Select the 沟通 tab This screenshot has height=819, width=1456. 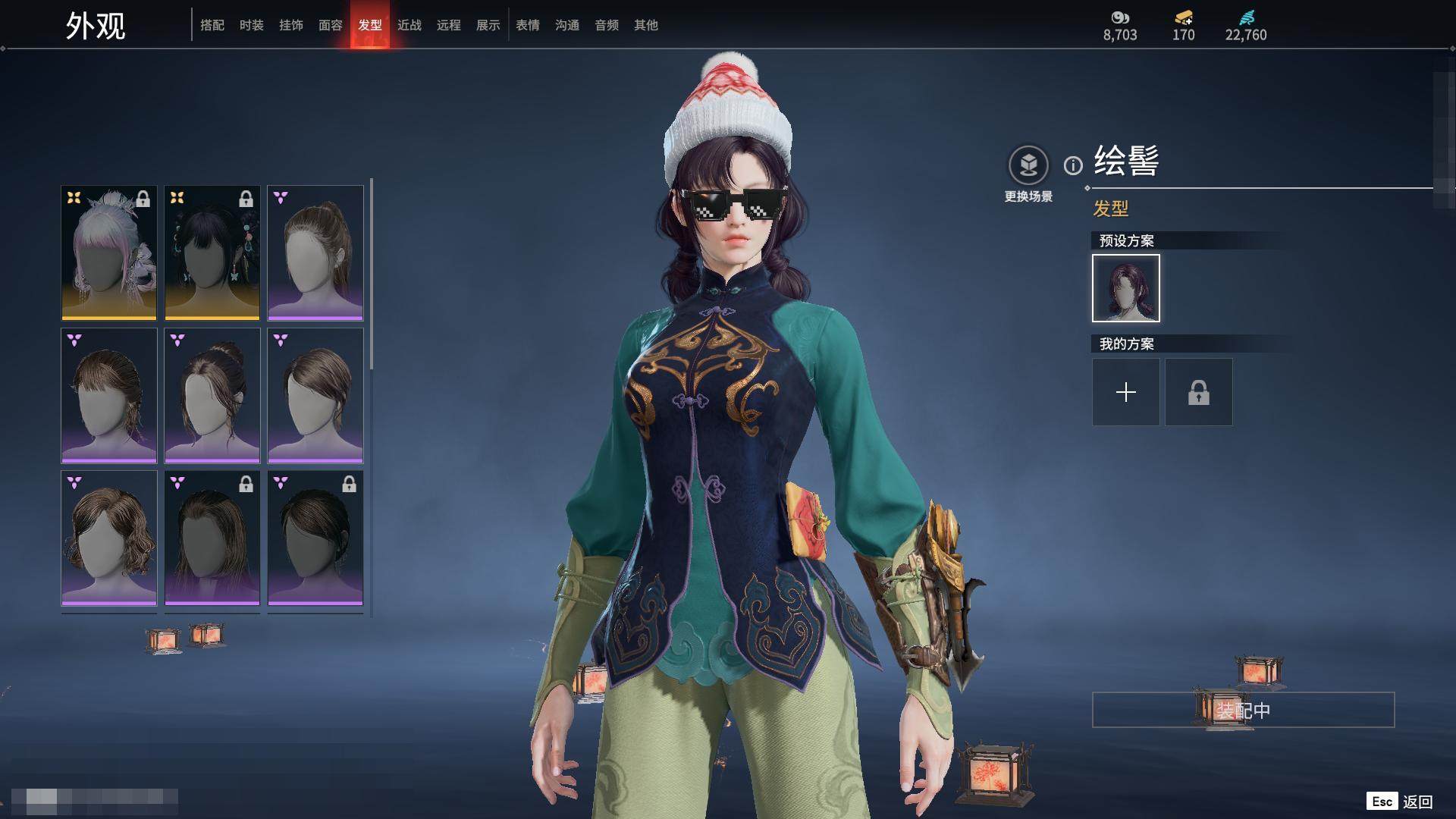click(567, 25)
